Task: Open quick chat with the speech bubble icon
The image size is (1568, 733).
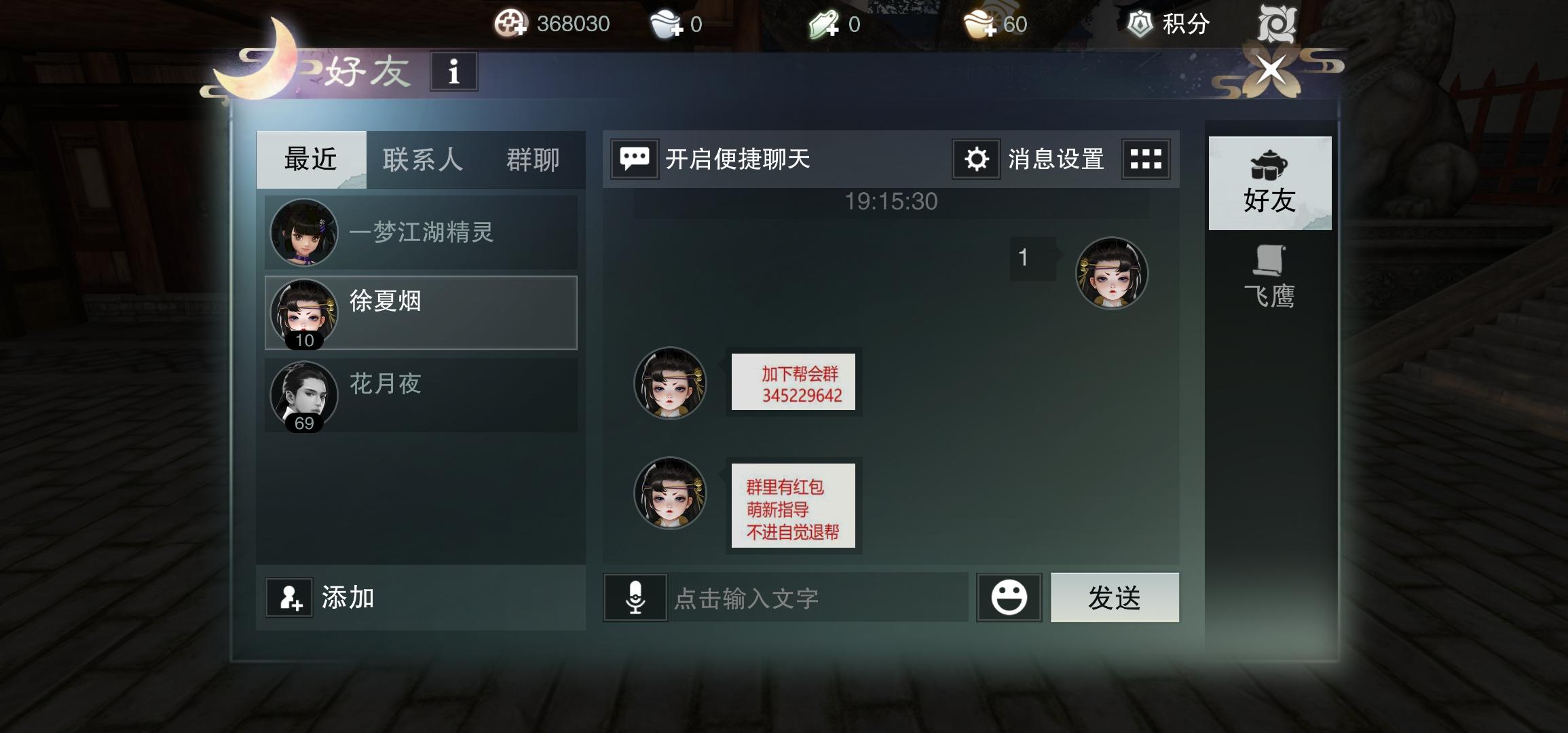Action: point(635,158)
